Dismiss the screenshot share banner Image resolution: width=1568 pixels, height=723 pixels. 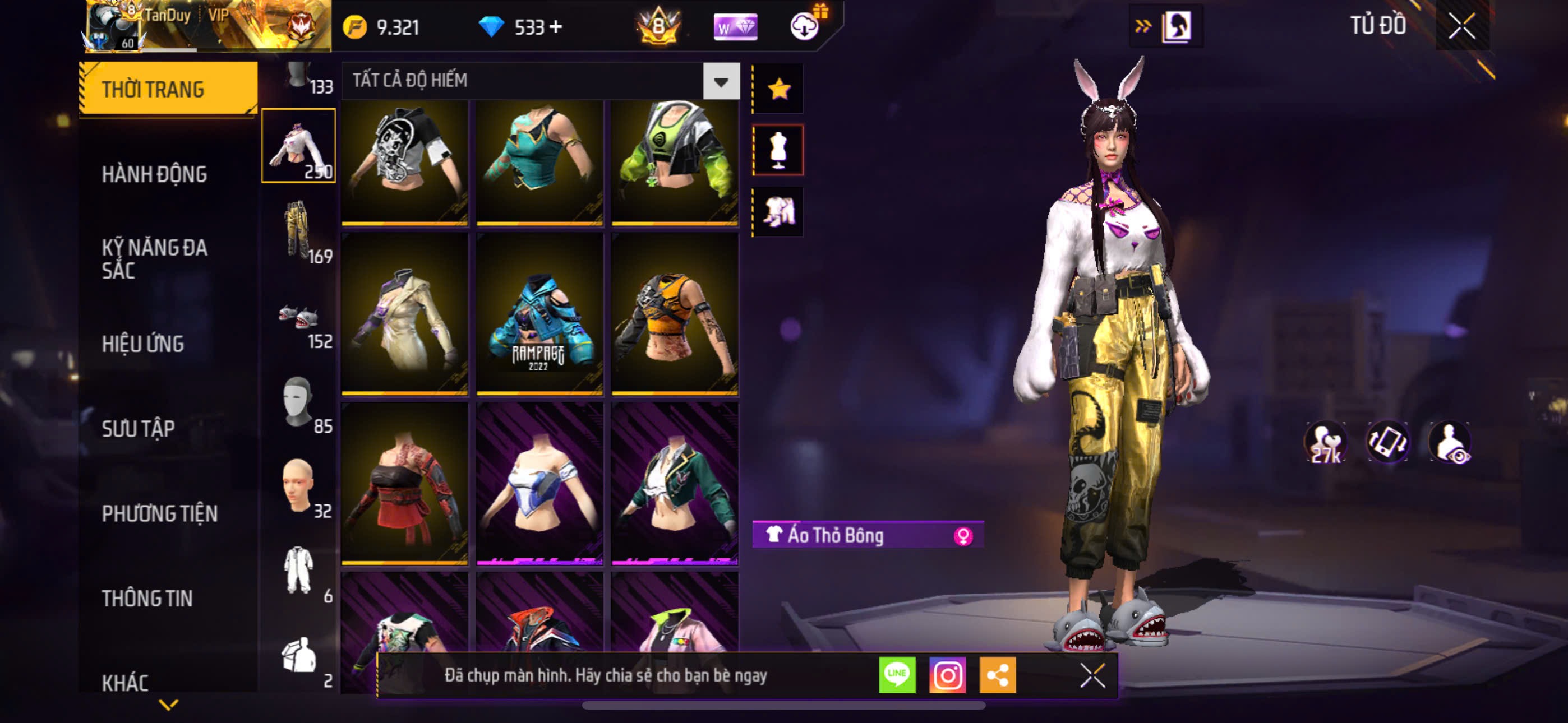point(1092,675)
